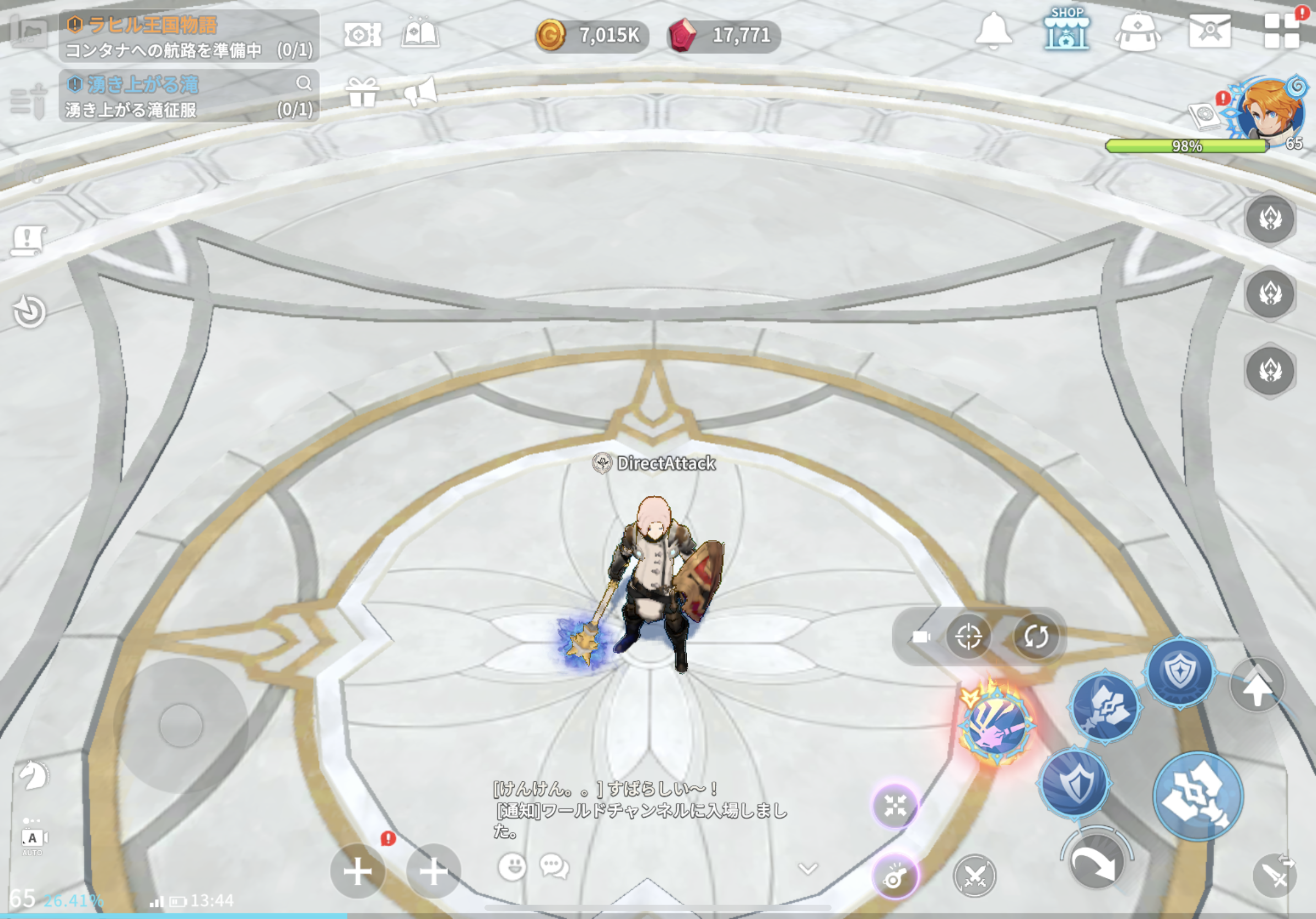Summon the mount with horse icon
The image size is (1316, 919).
click(x=33, y=776)
